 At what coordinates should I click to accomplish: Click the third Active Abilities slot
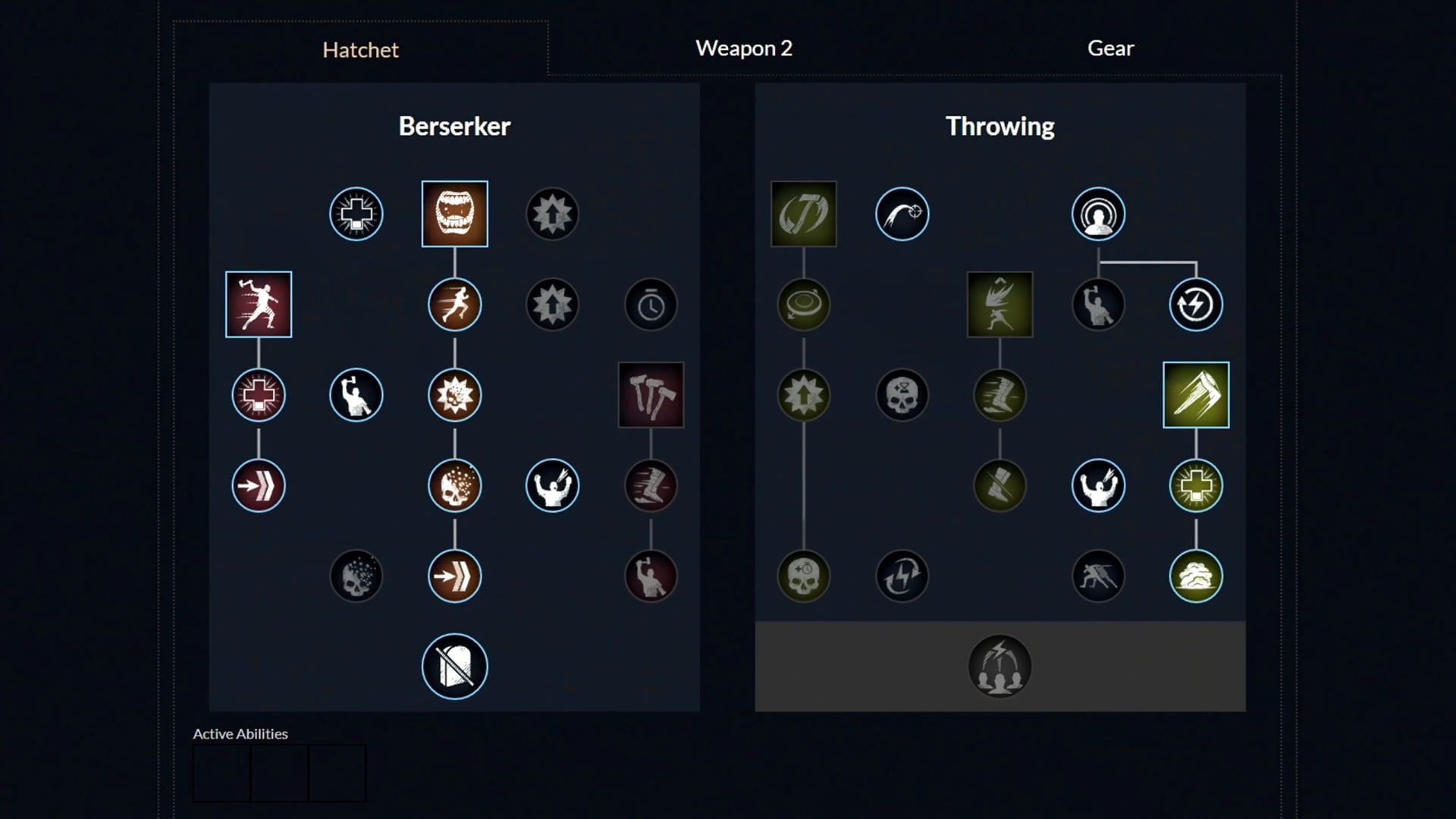337,772
